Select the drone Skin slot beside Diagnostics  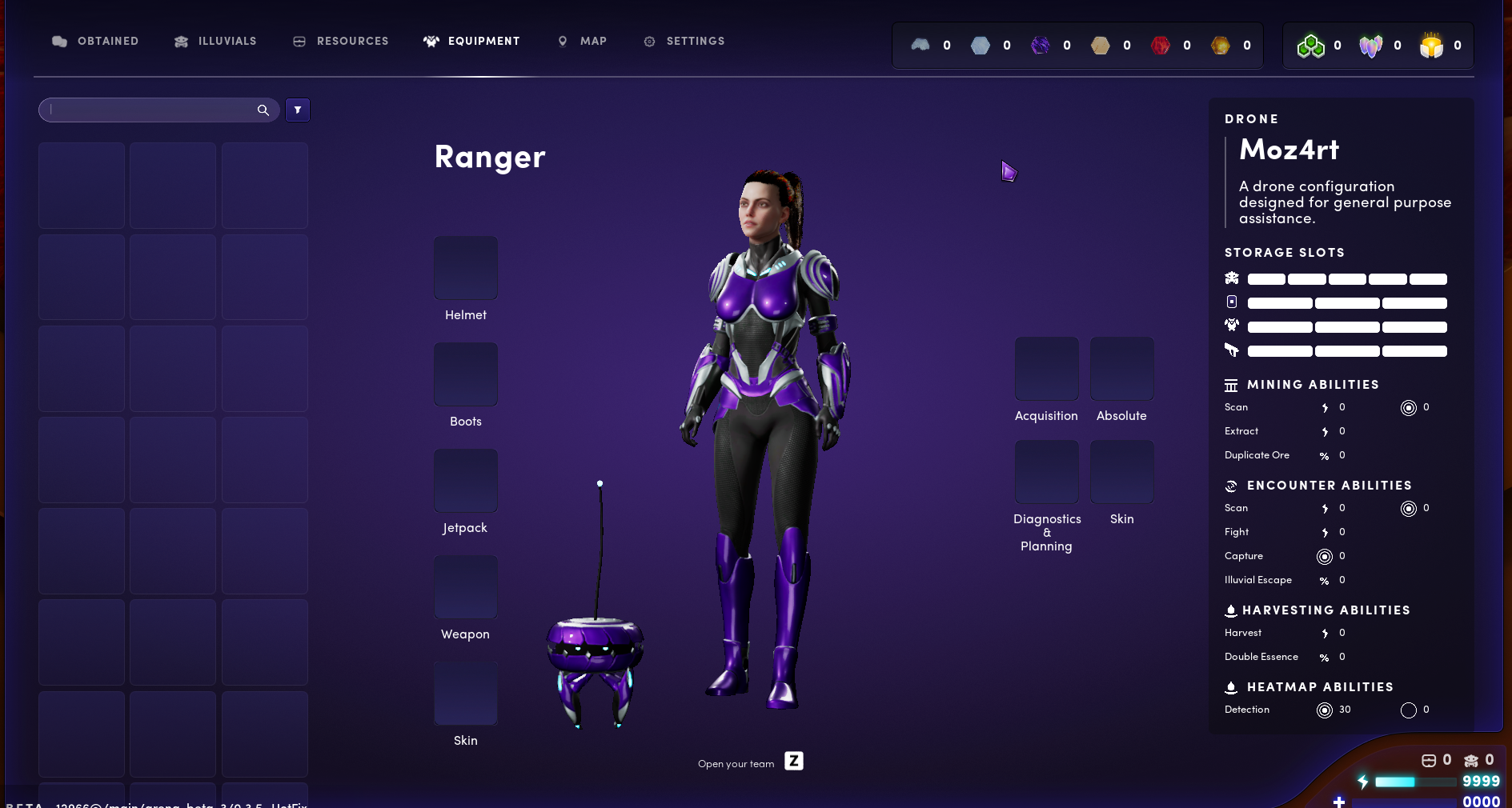click(1121, 472)
